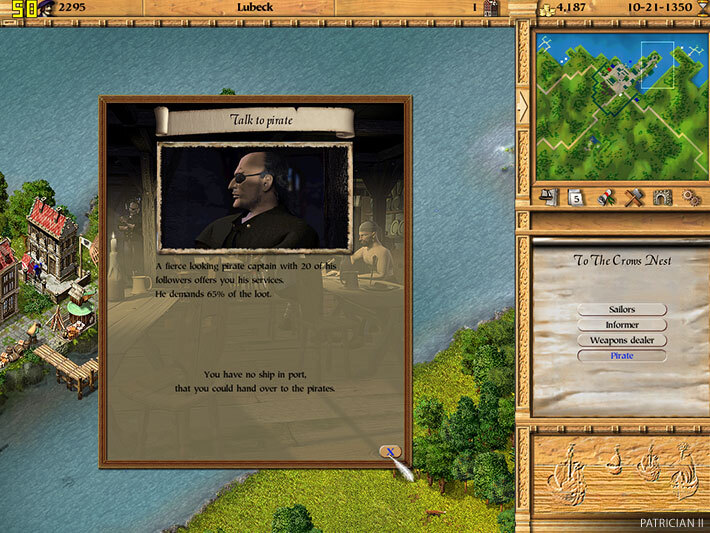Select the Pirate option
This screenshot has height=533, width=710.
click(621, 355)
